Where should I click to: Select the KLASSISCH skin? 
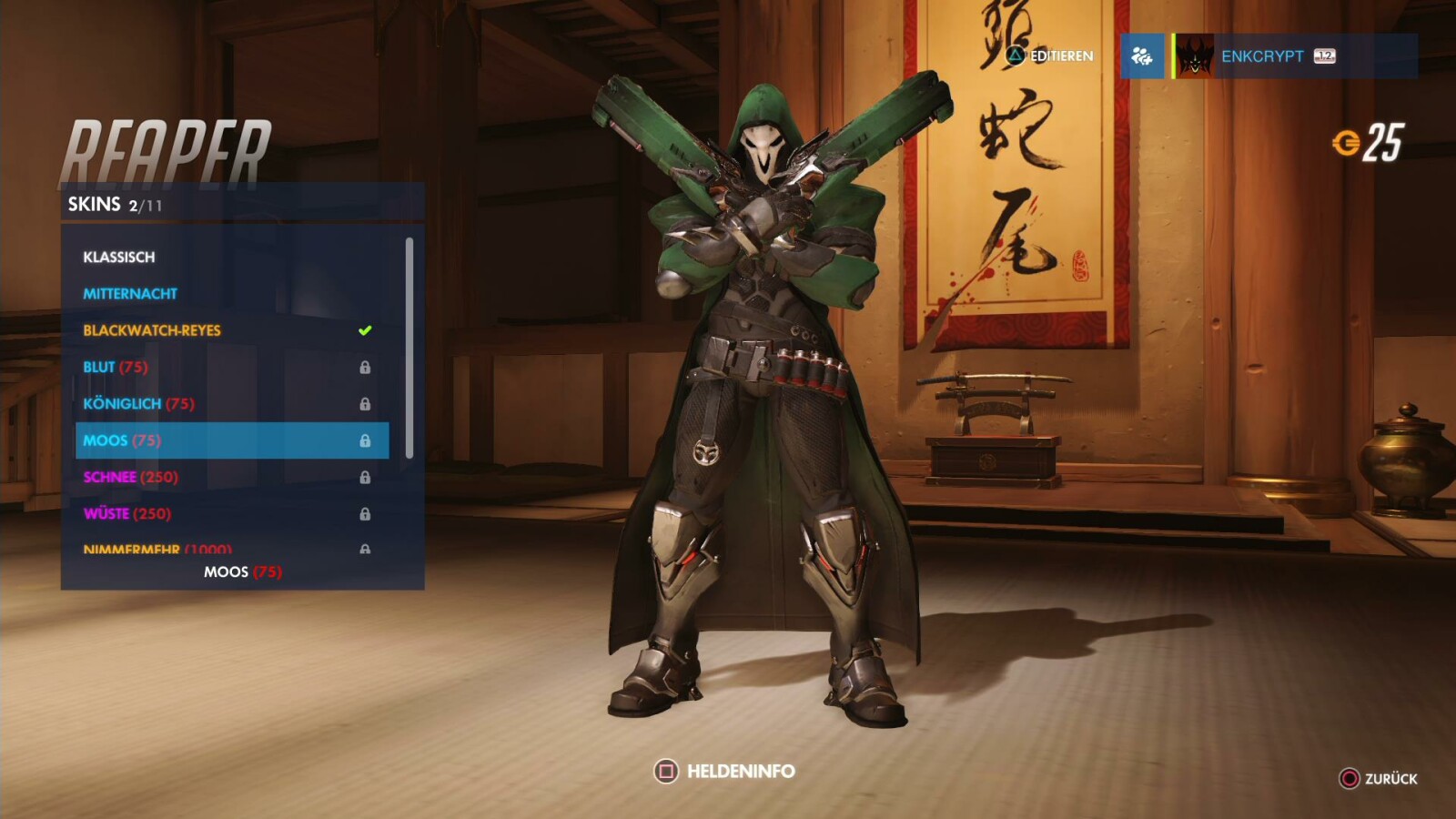click(118, 257)
